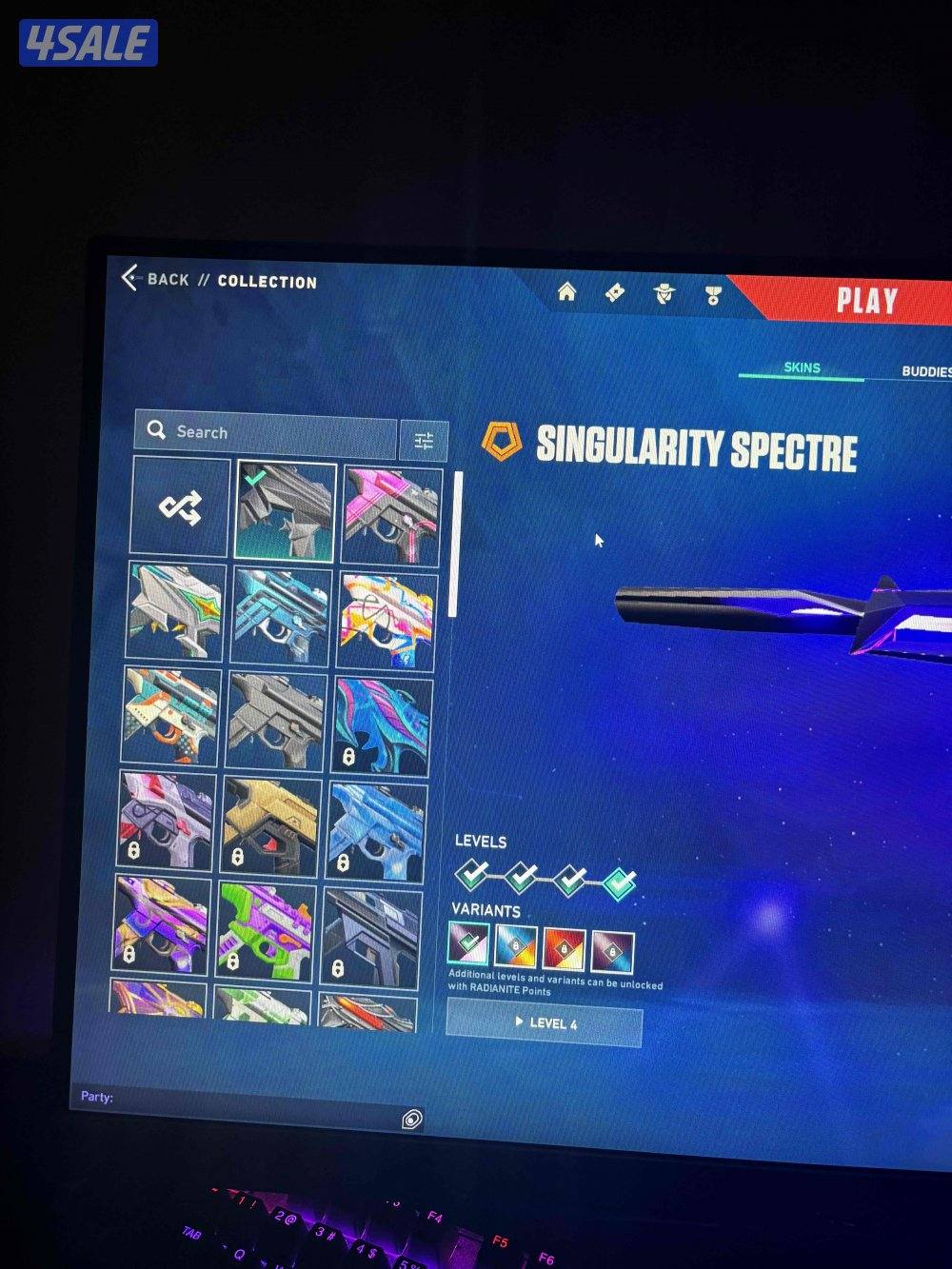The image size is (952, 1269).
Task: Open the skin filter options
Action: tap(424, 440)
